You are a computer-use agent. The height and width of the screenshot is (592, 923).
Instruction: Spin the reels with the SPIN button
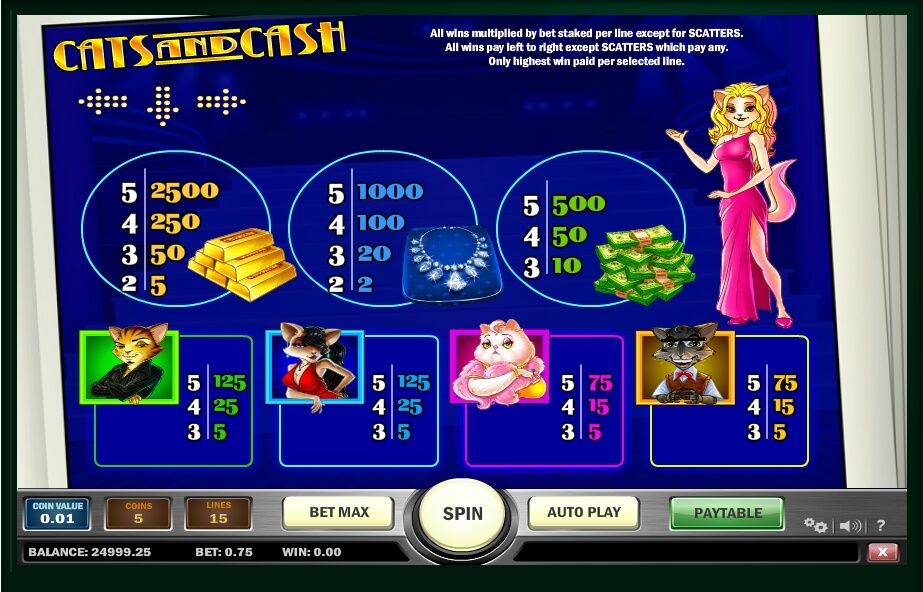462,514
